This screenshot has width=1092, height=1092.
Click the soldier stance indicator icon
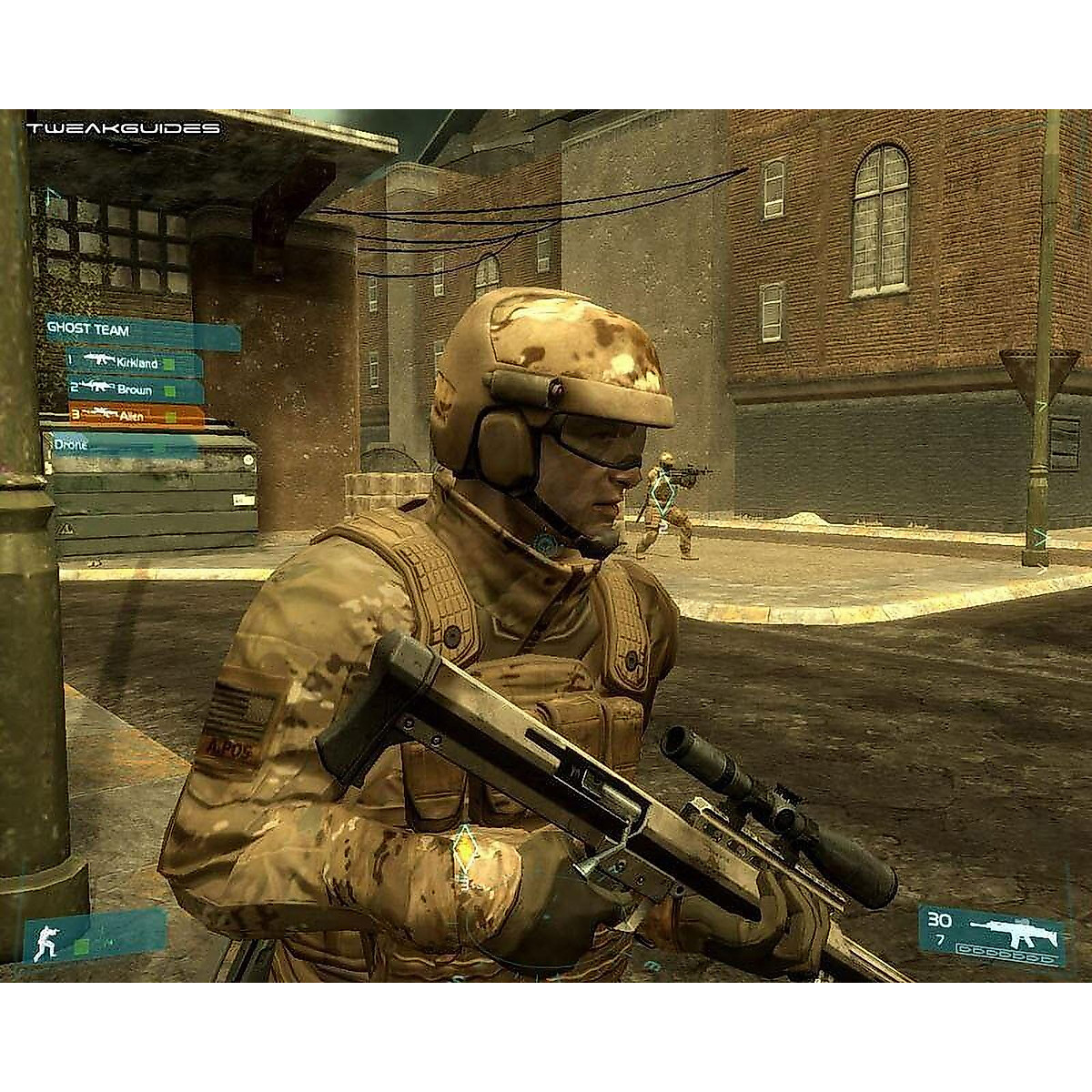click(45, 941)
